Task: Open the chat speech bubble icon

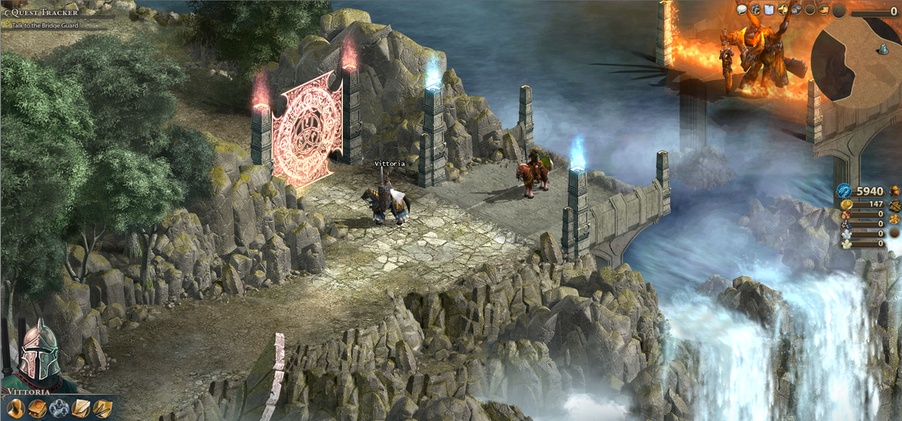Action: tap(742, 10)
